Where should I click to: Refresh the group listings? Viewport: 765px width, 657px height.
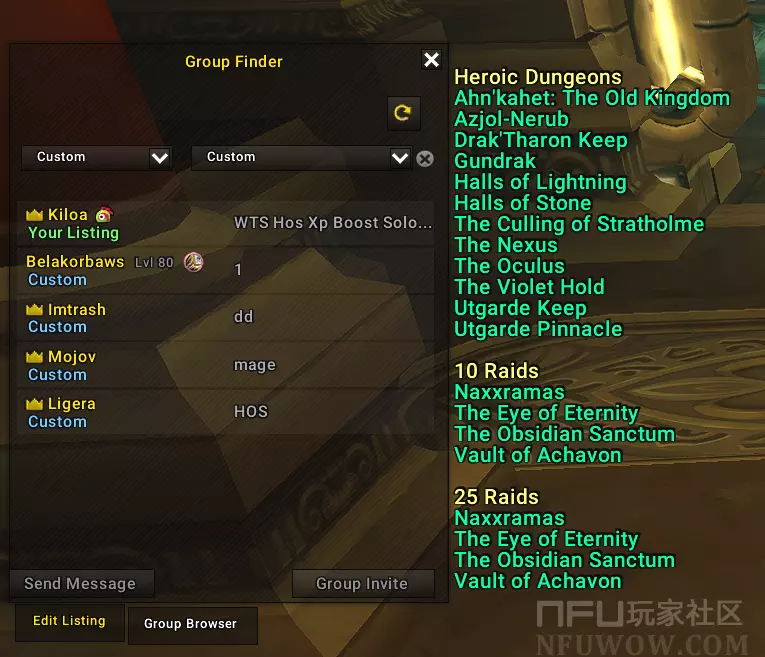[402, 113]
